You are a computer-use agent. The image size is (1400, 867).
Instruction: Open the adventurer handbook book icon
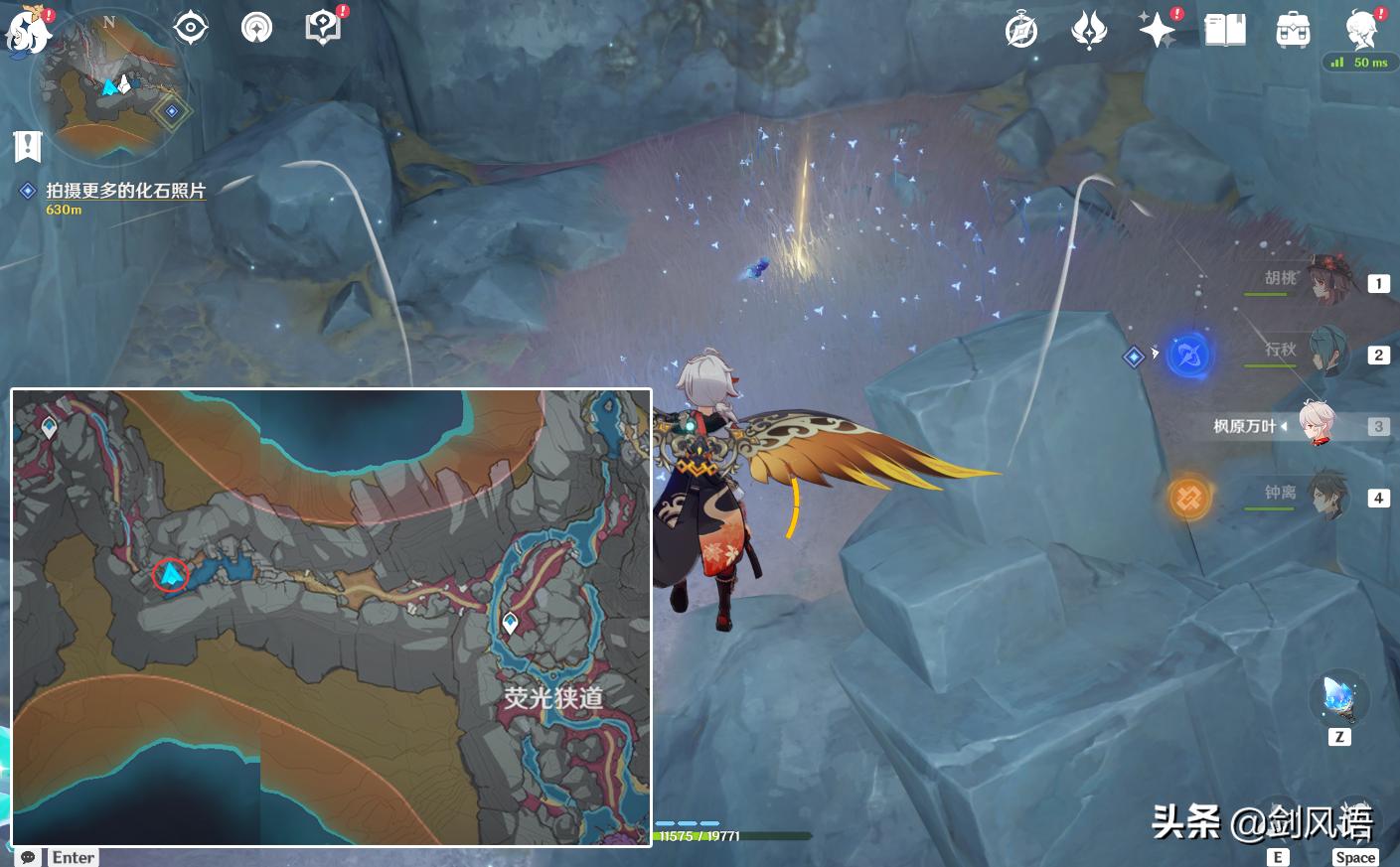click(1225, 30)
